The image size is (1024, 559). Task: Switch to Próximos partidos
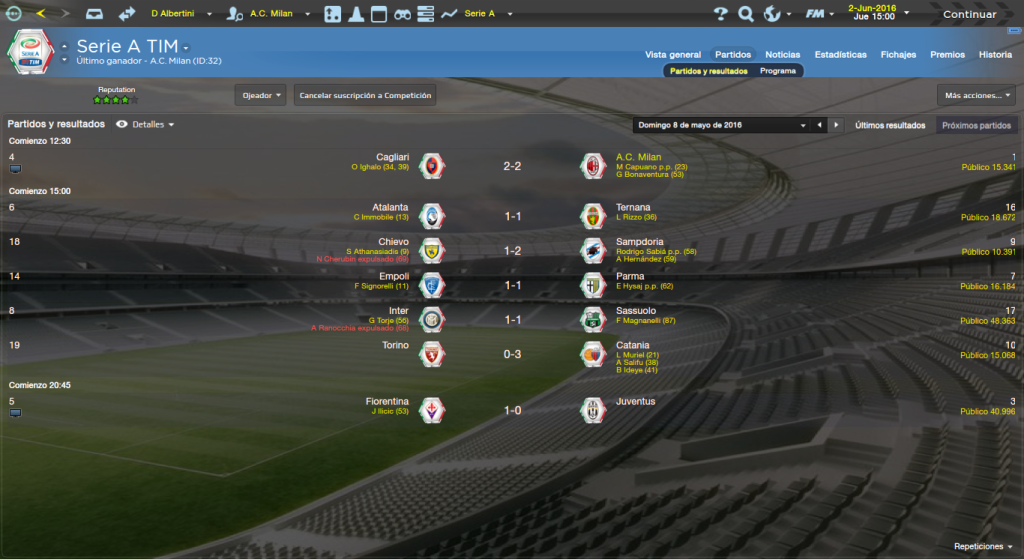coord(975,125)
